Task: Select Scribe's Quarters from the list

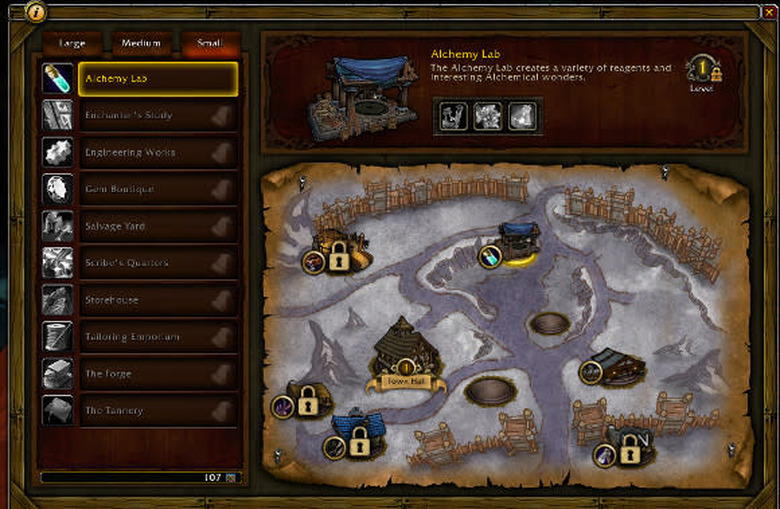Action: click(158, 263)
